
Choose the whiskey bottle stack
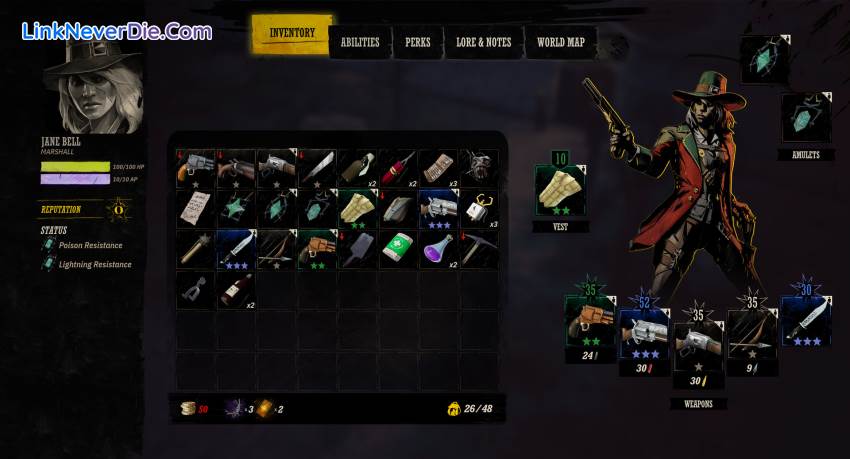coord(236,289)
